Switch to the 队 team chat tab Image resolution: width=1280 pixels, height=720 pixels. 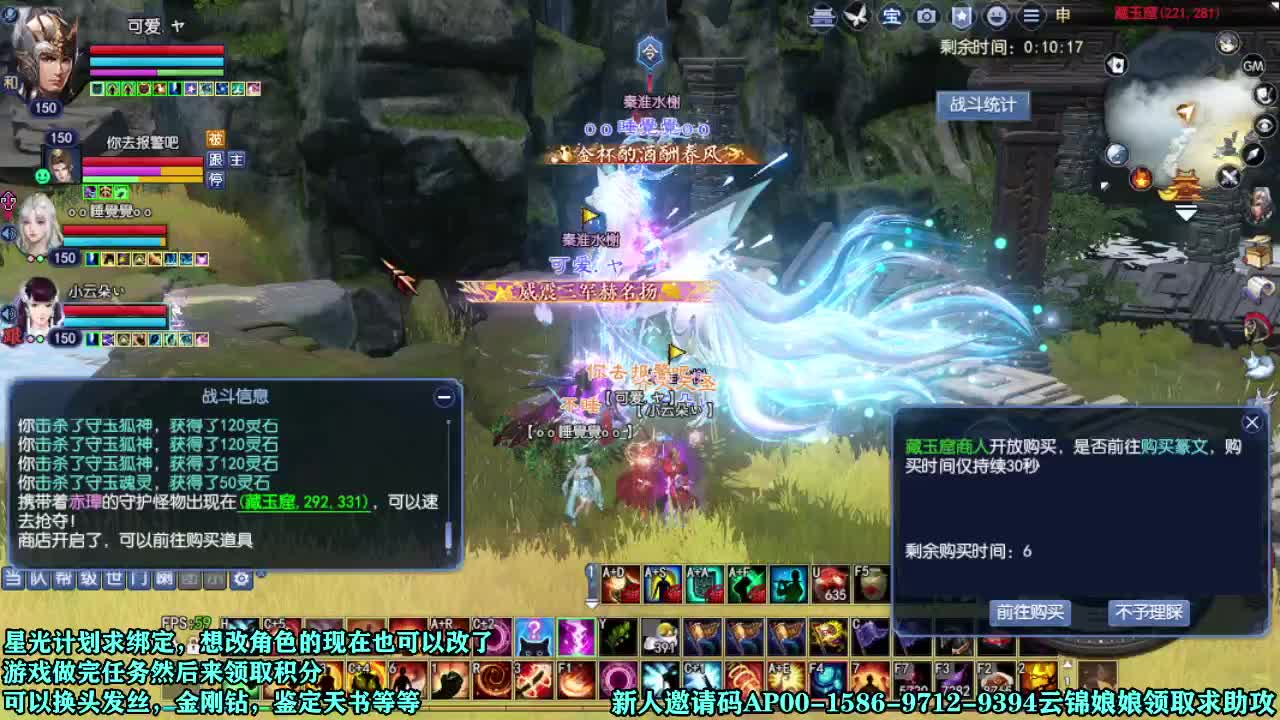pyautogui.click(x=38, y=578)
